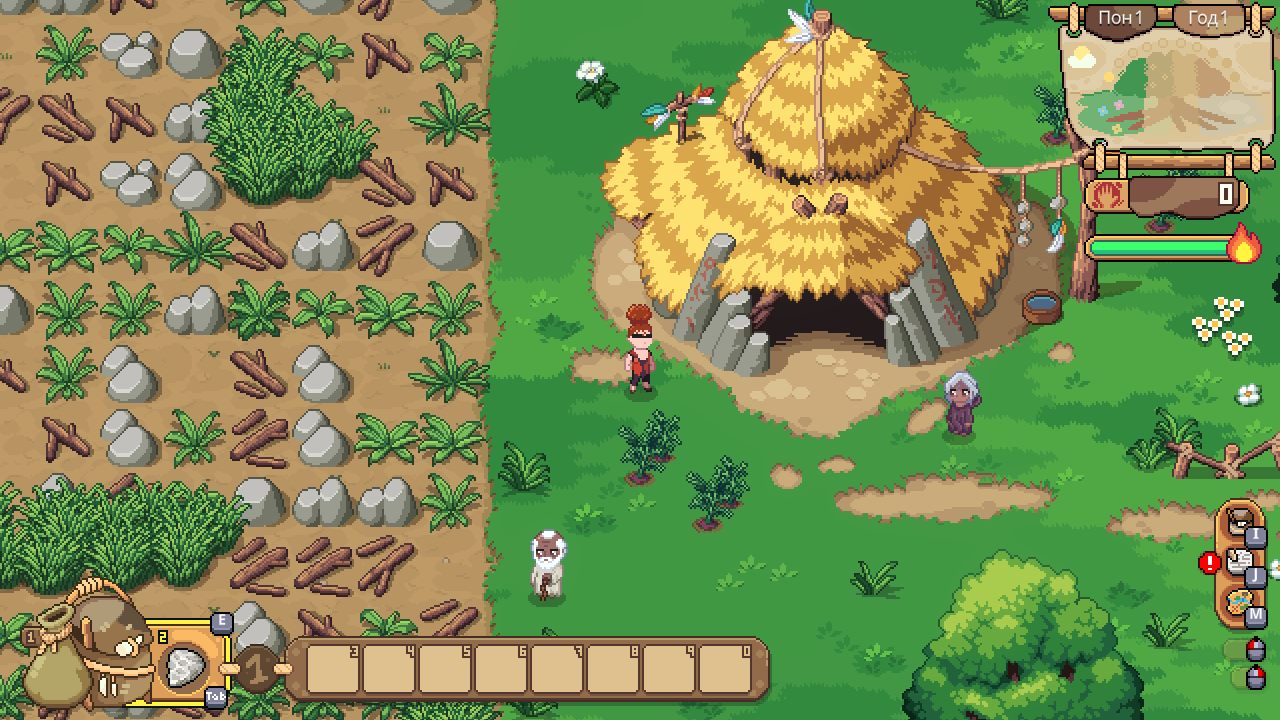This screenshot has height=720, width=1280.
Task: Click the round hotbar page number badge
Action: (x=257, y=669)
